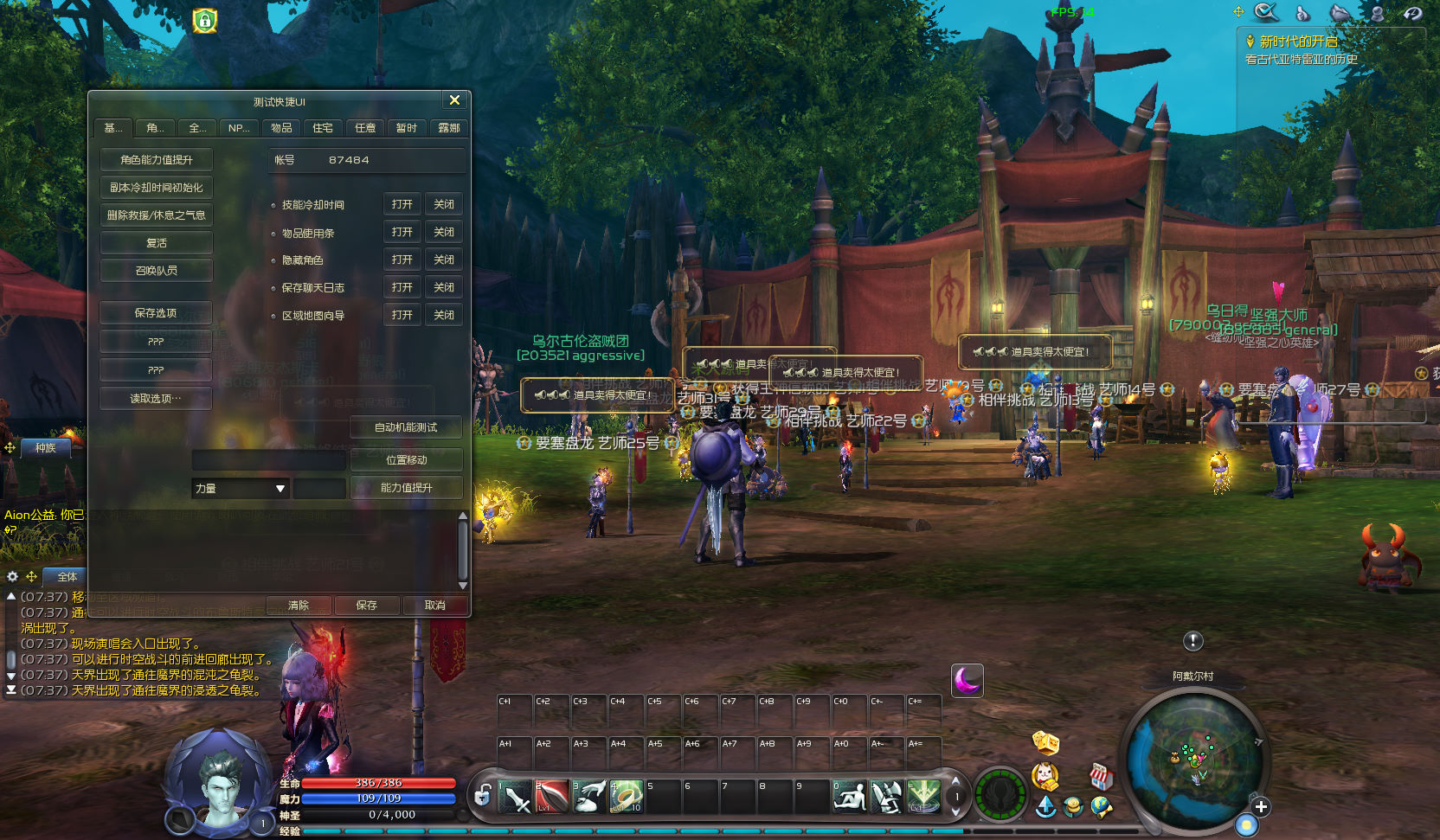Click the 自动机能测试 button
1440x840 pixels.
point(406,427)
